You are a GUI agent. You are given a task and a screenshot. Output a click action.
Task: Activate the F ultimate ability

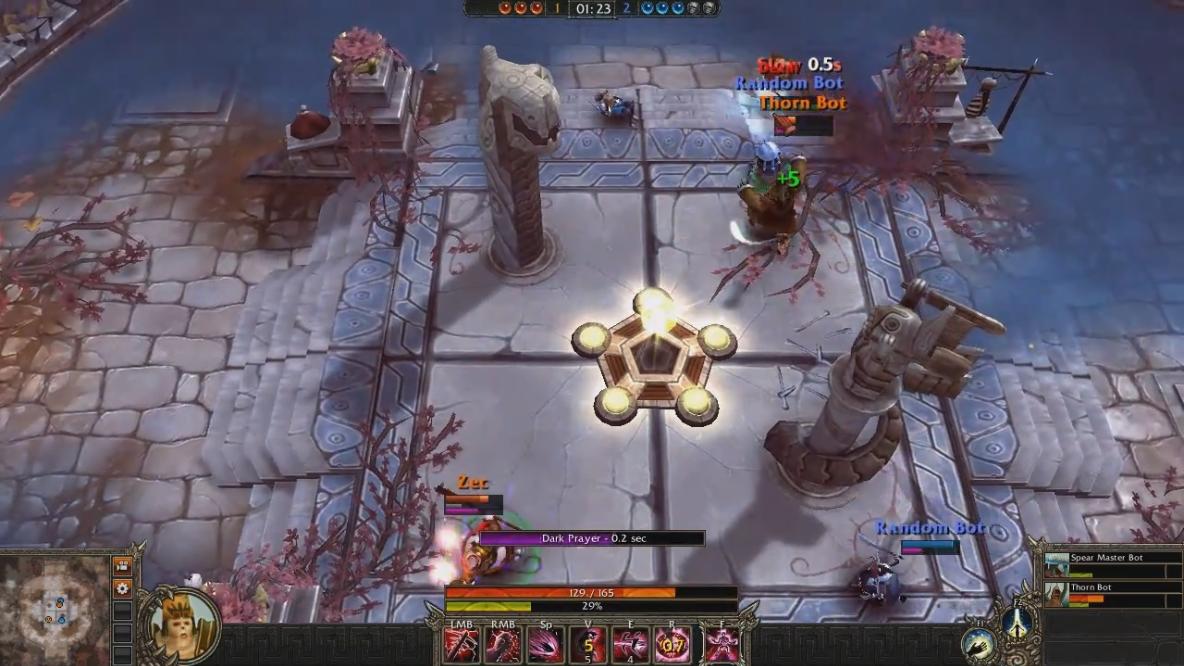click(x=719, y=646)
